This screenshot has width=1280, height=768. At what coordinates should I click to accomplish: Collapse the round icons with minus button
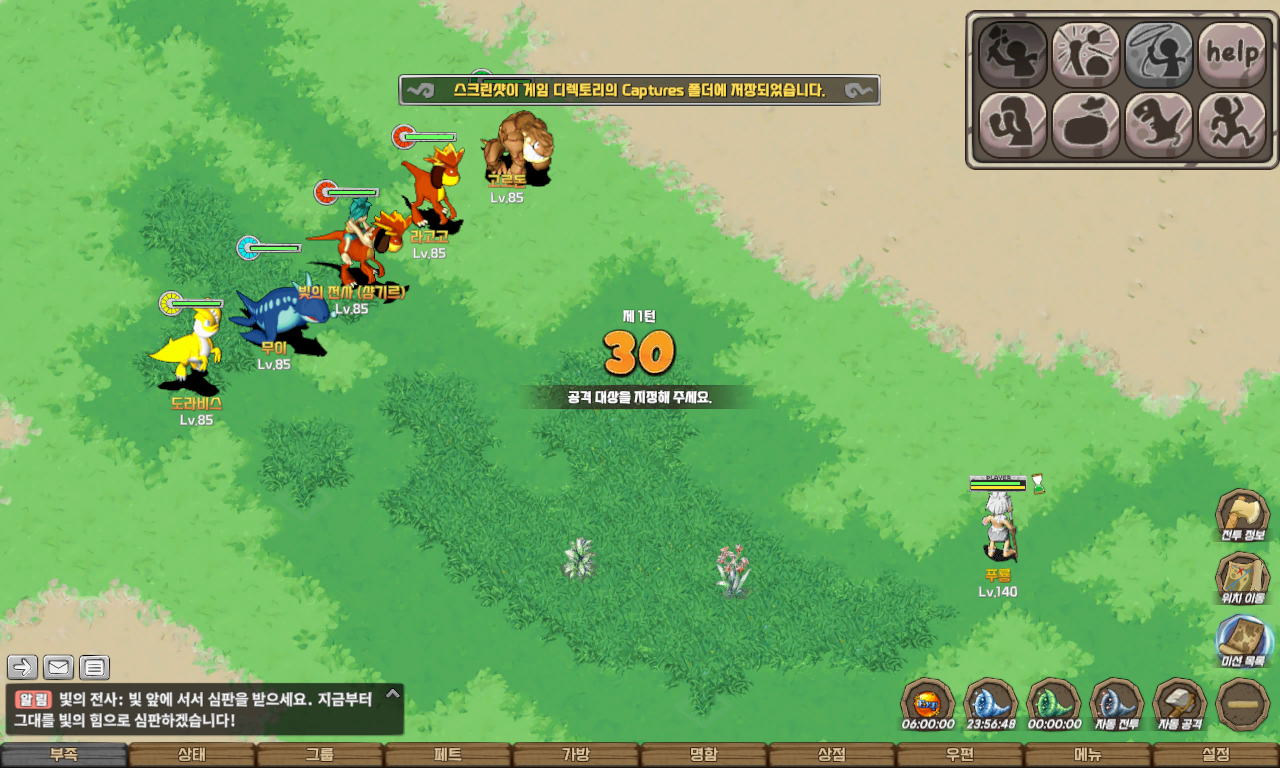tap(1243, 704)
